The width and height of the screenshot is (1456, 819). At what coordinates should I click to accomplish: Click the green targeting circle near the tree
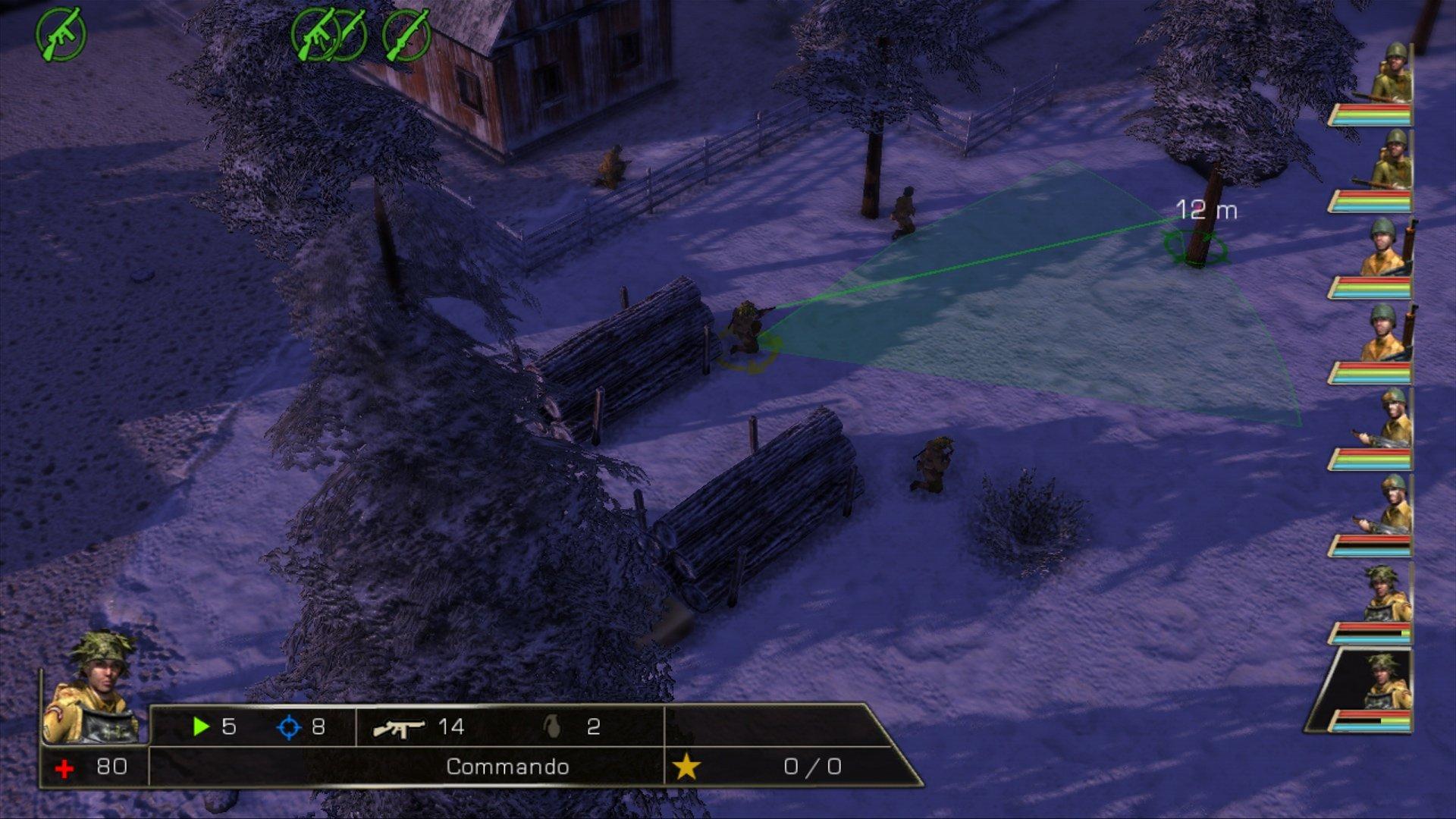tap(1194, 246)
